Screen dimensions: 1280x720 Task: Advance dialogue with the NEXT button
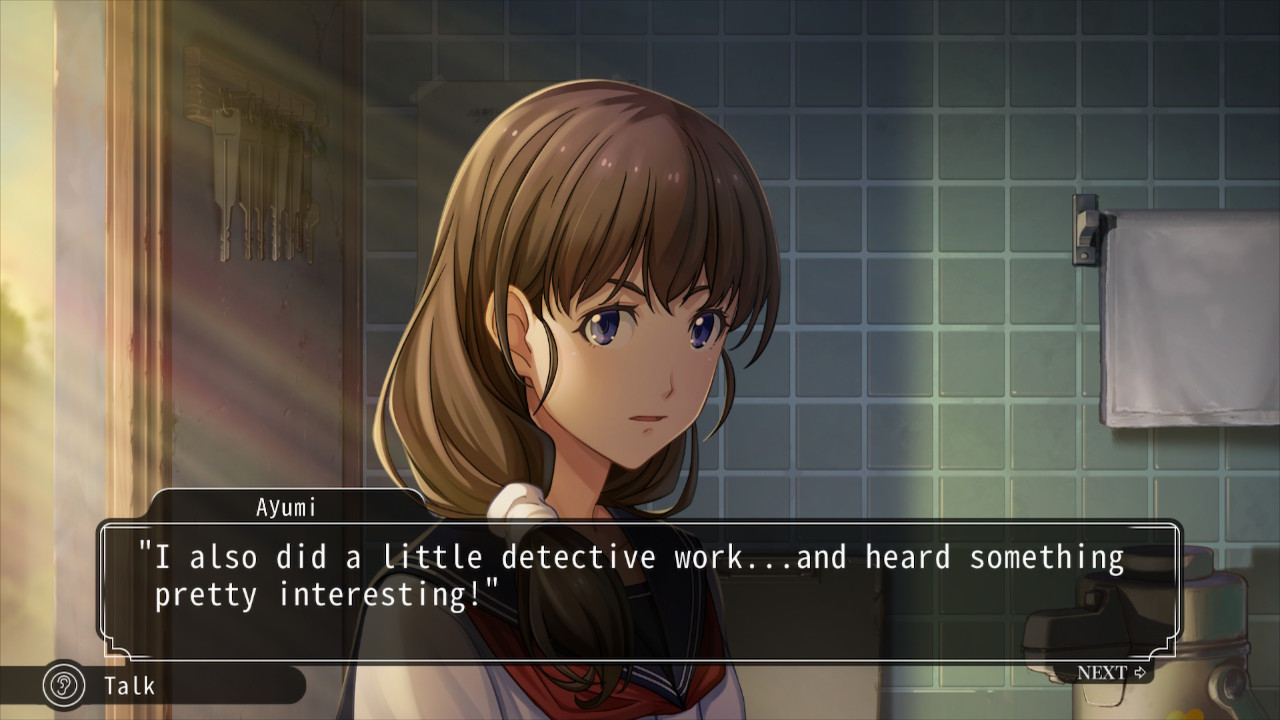(x=1111, y=672)
